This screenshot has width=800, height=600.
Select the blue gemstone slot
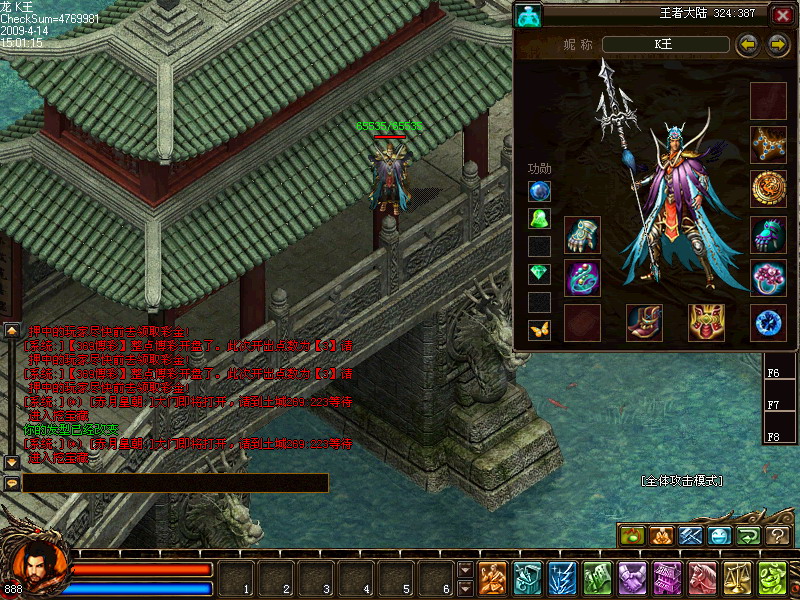coord(768,322)
